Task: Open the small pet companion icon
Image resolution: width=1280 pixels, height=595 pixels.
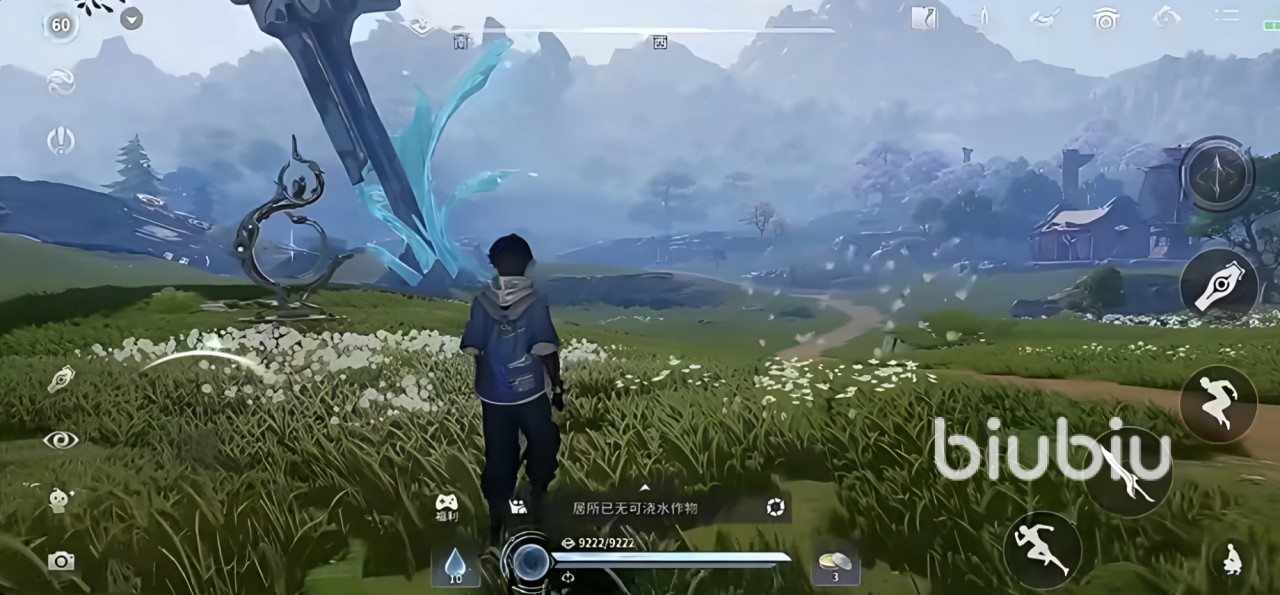Action: (60, 500)
